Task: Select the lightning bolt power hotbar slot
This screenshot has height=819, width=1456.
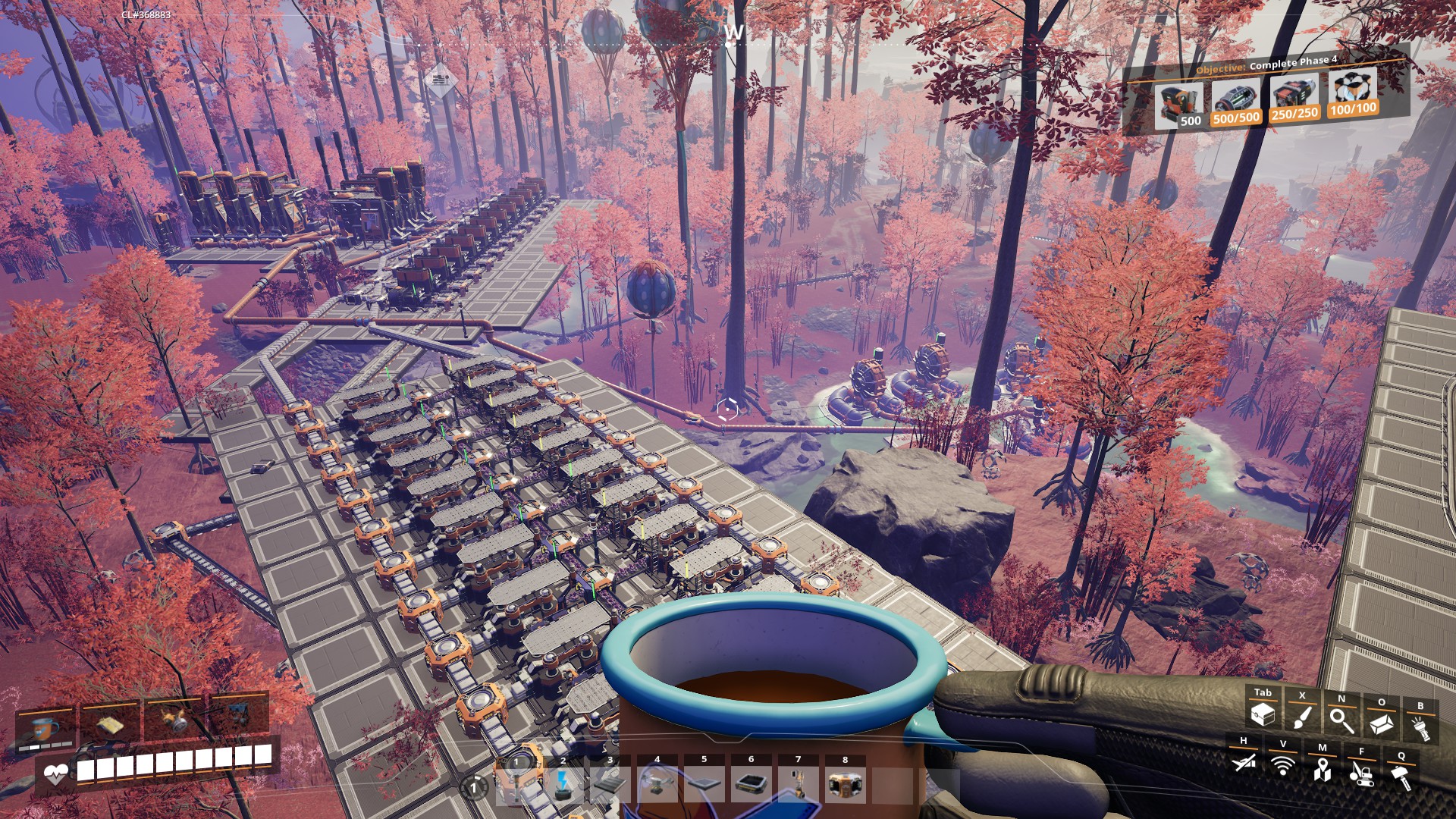Action: click(x=563, y=783)
